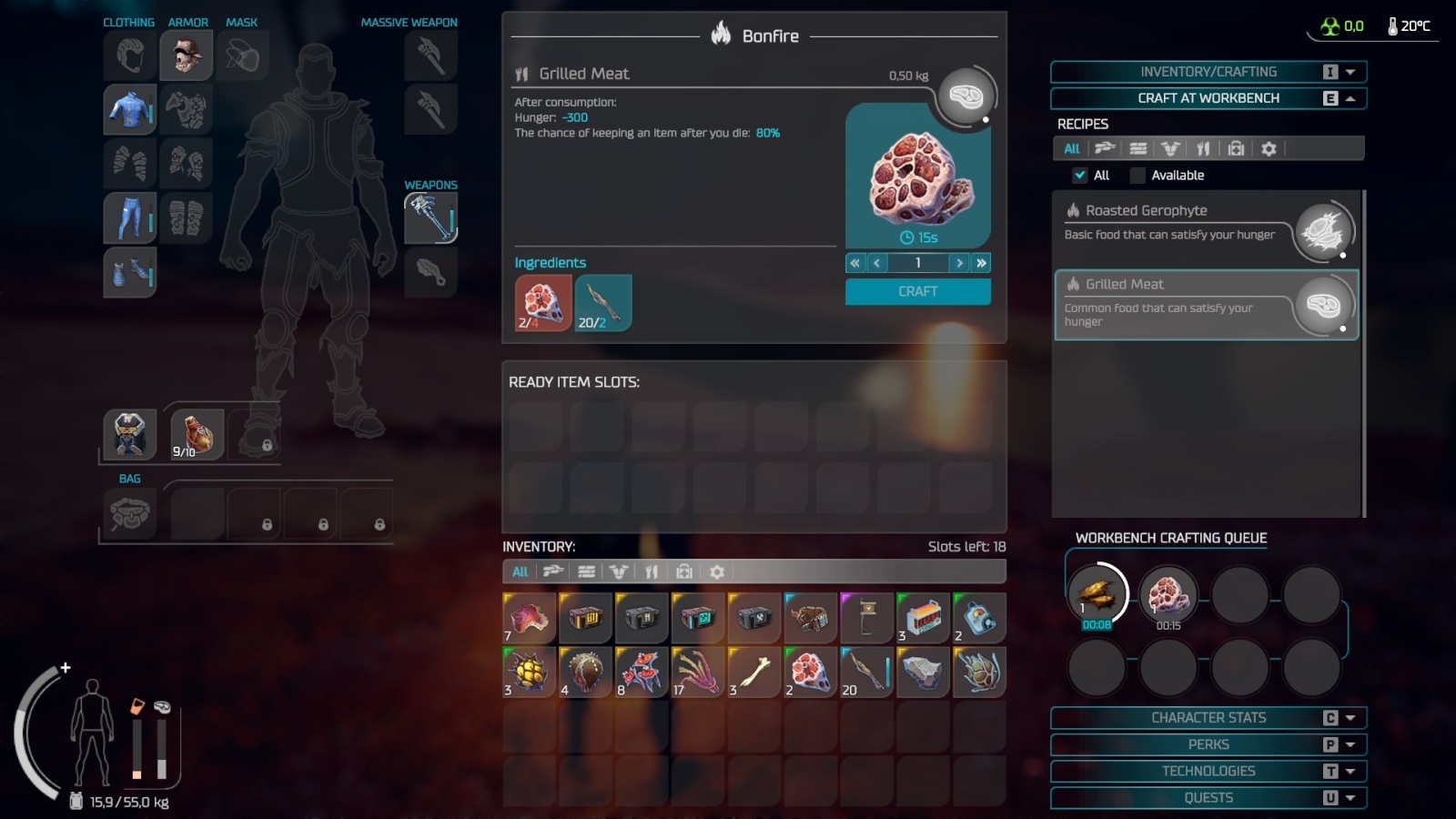The image size is (1456, 819).
Task: Click the equipped blue jacket slot
Action: tap(129, 109)
